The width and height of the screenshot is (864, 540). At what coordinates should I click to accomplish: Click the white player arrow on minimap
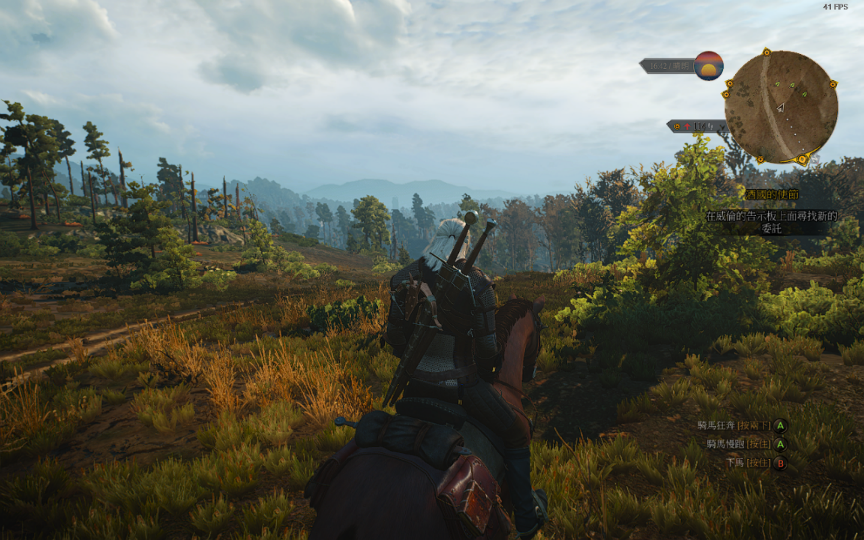tap(780, 108)
